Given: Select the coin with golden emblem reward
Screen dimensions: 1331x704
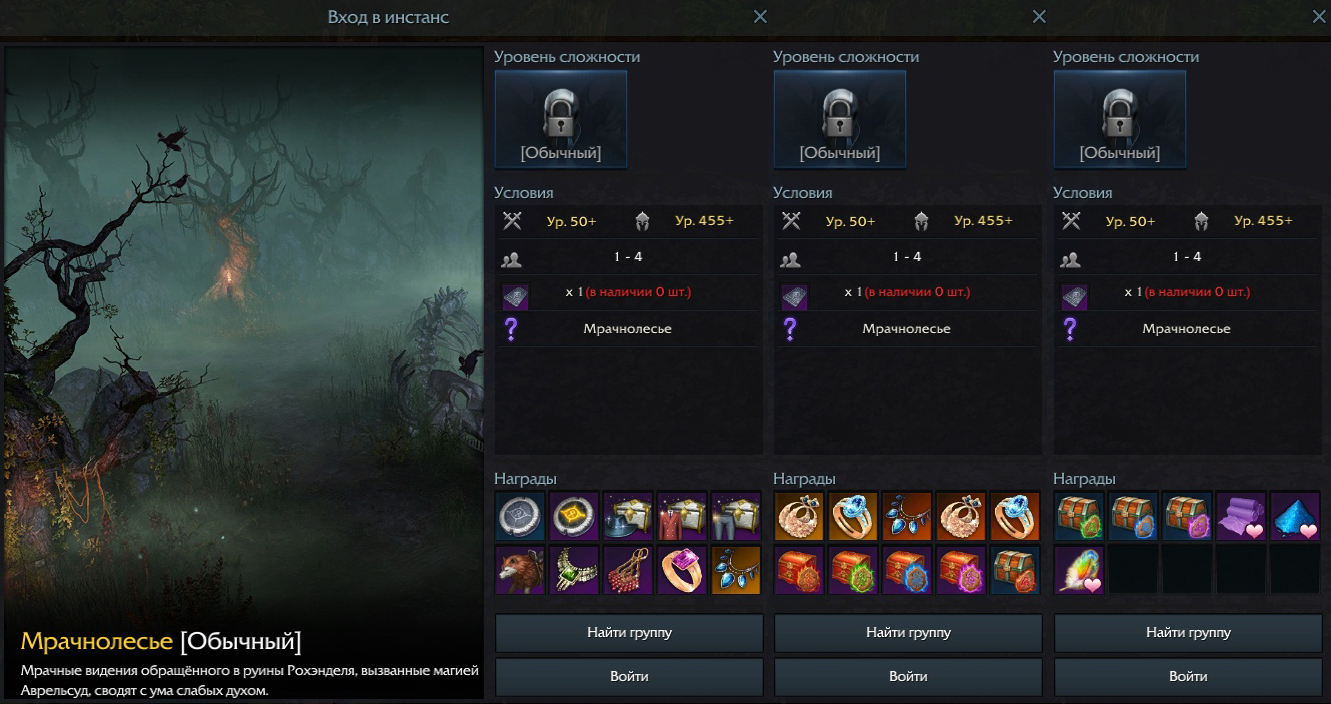Looking at the screenshot, I should point(574,516).
